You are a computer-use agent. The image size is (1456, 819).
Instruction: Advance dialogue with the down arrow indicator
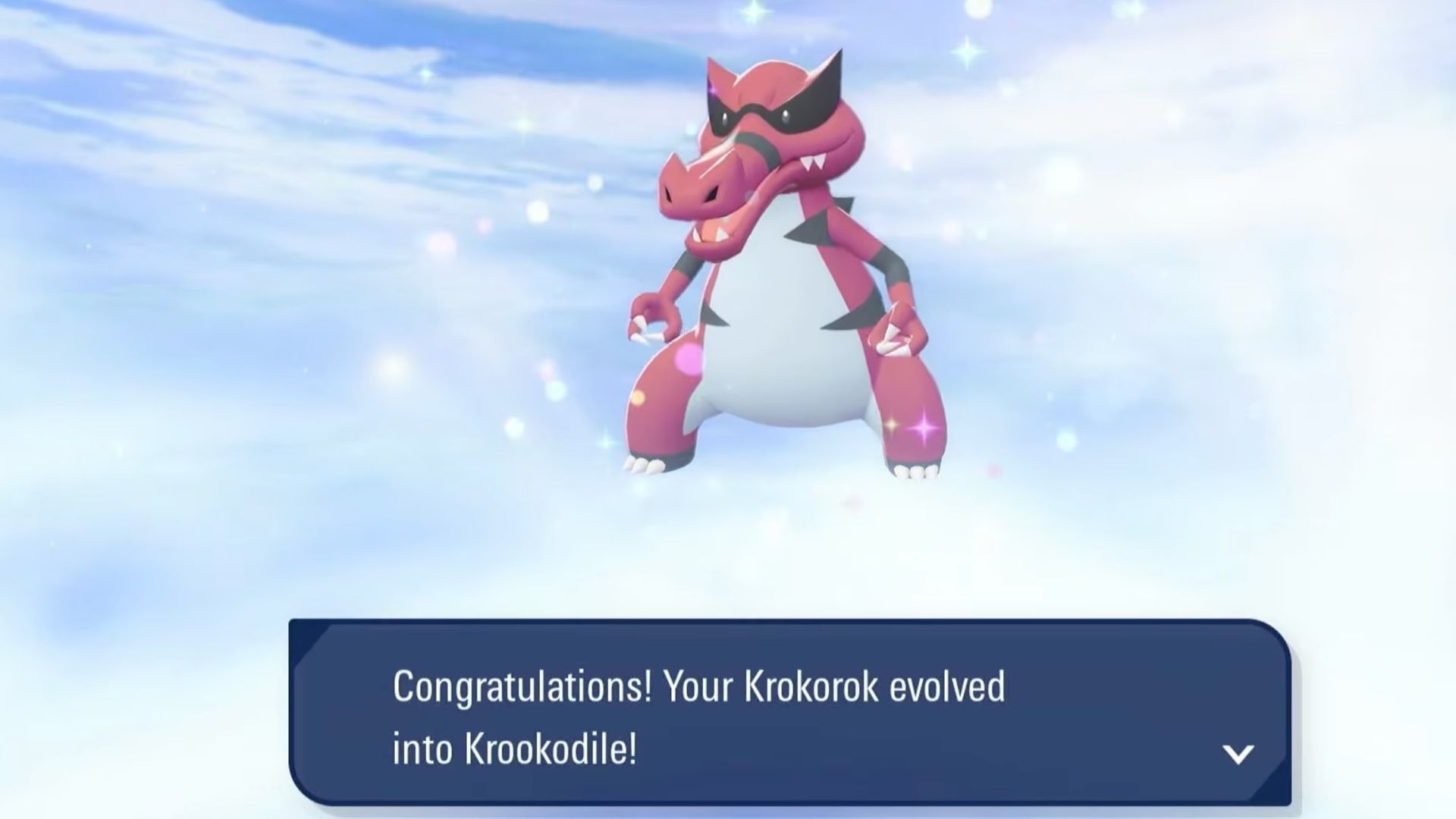[1238, 754]
